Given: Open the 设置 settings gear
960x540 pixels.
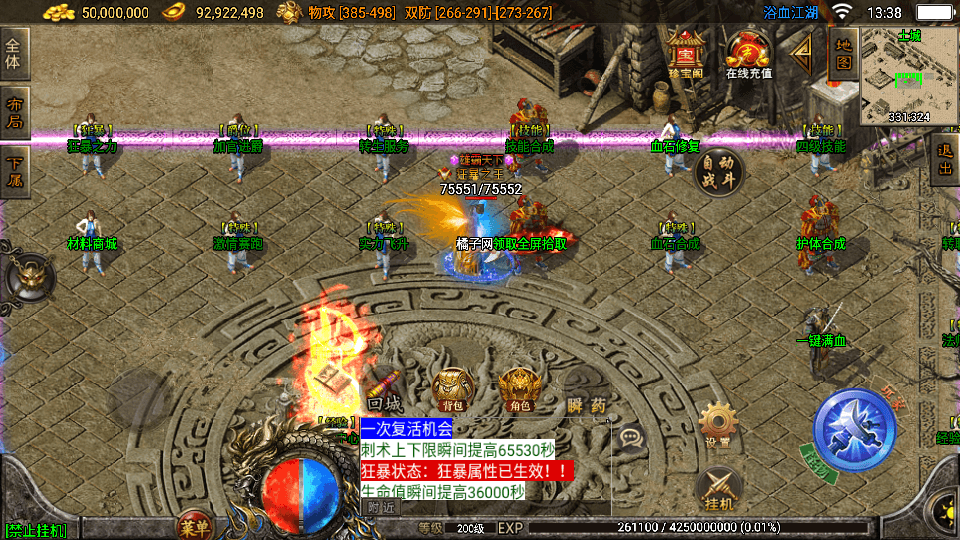Looking at the screenshot, I should point(717,424).
